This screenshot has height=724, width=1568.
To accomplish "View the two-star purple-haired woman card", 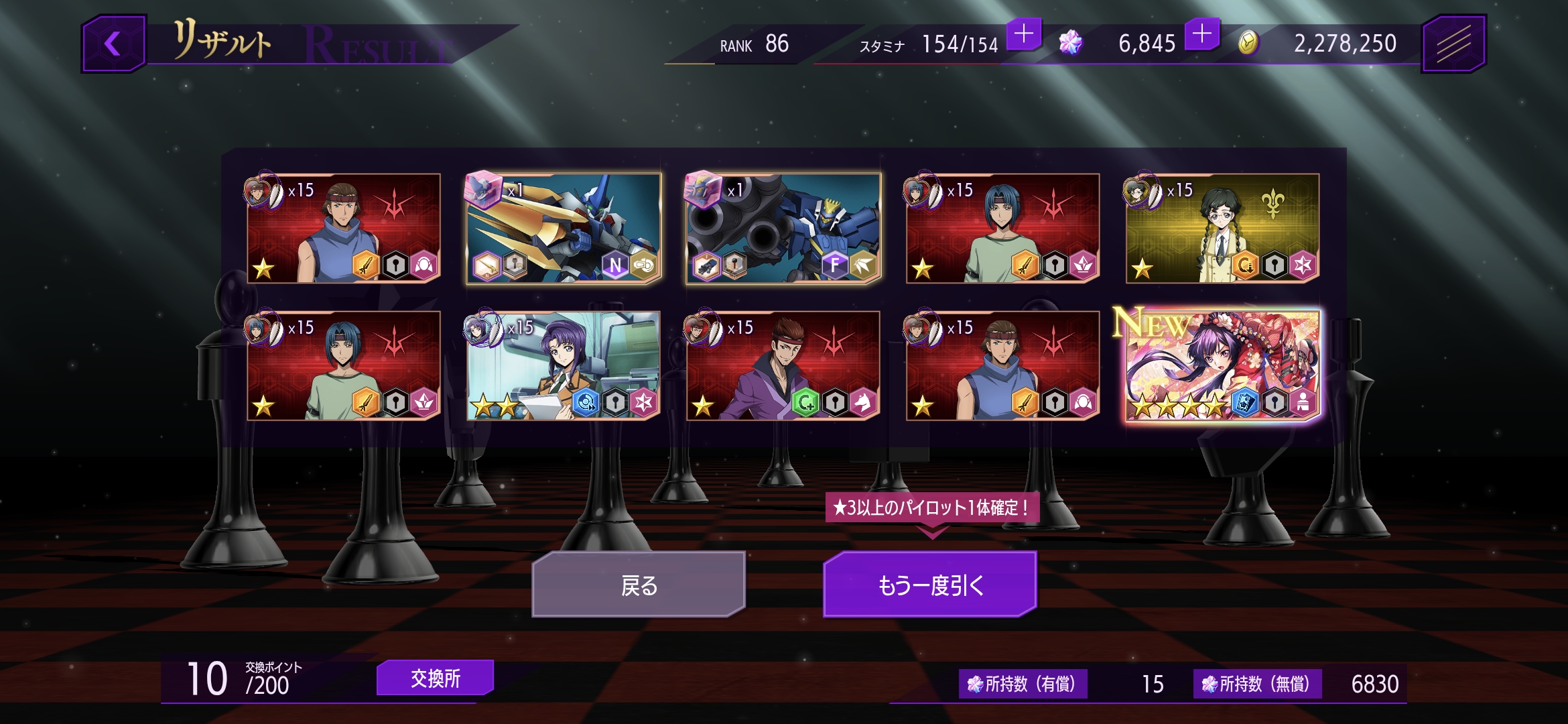I will (x=563, y=366).
